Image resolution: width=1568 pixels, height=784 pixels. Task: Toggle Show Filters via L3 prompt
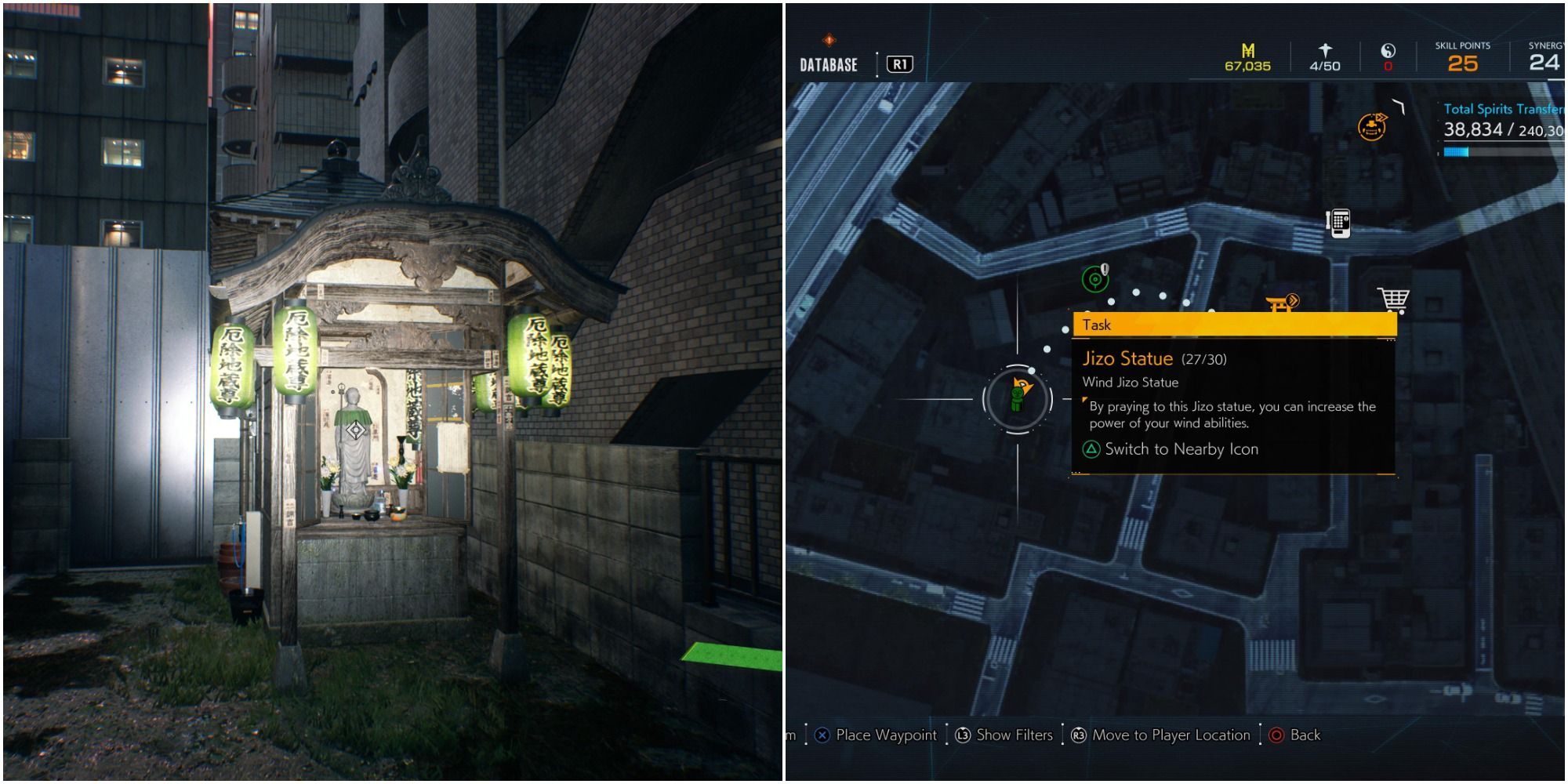click(1004, 735)
